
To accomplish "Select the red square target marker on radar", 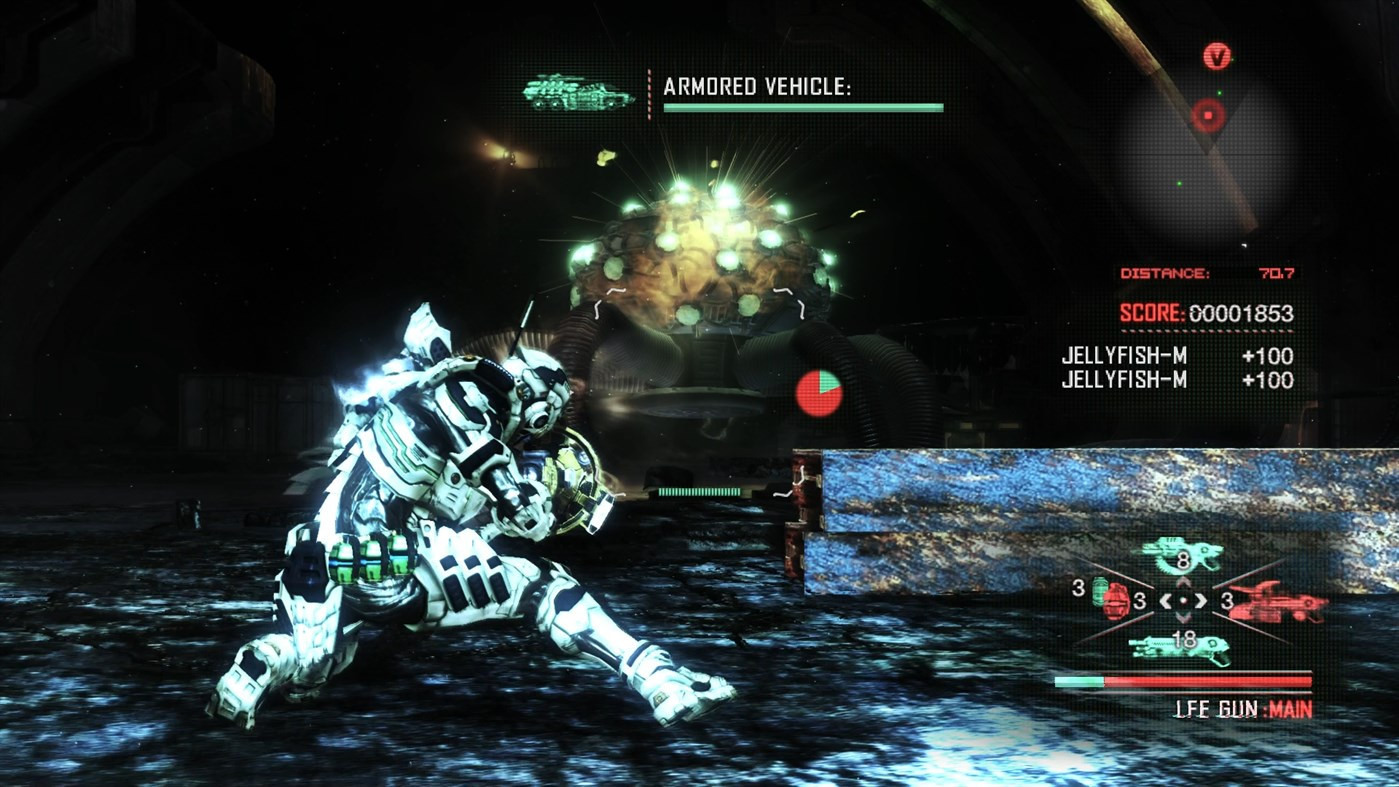I will click(1208, 116).
